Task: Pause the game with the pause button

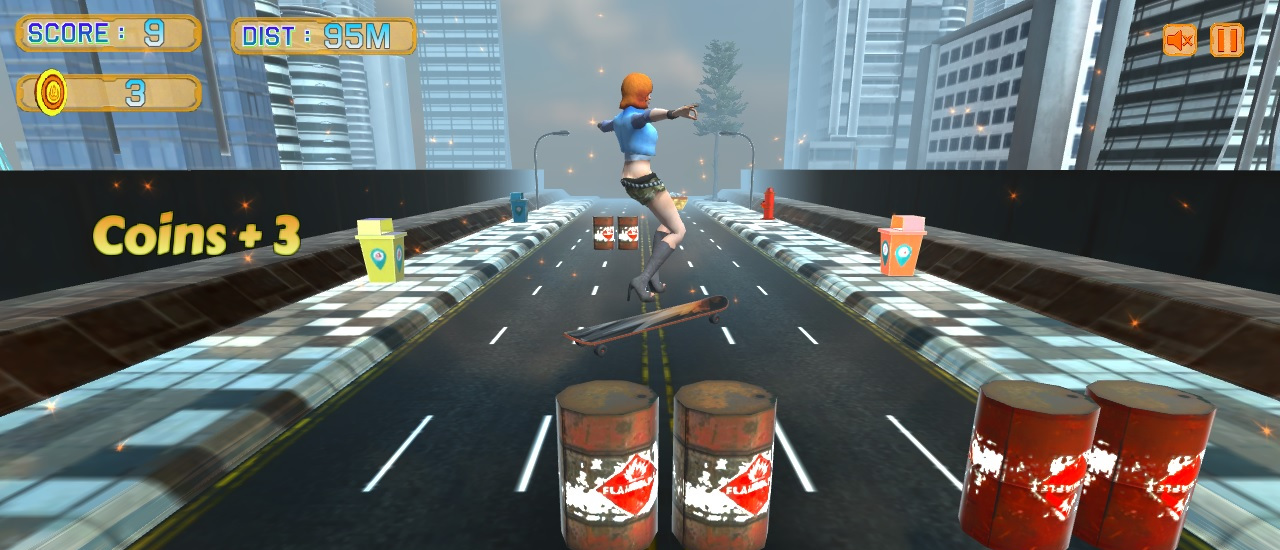Action: (x=1227, y=40)
